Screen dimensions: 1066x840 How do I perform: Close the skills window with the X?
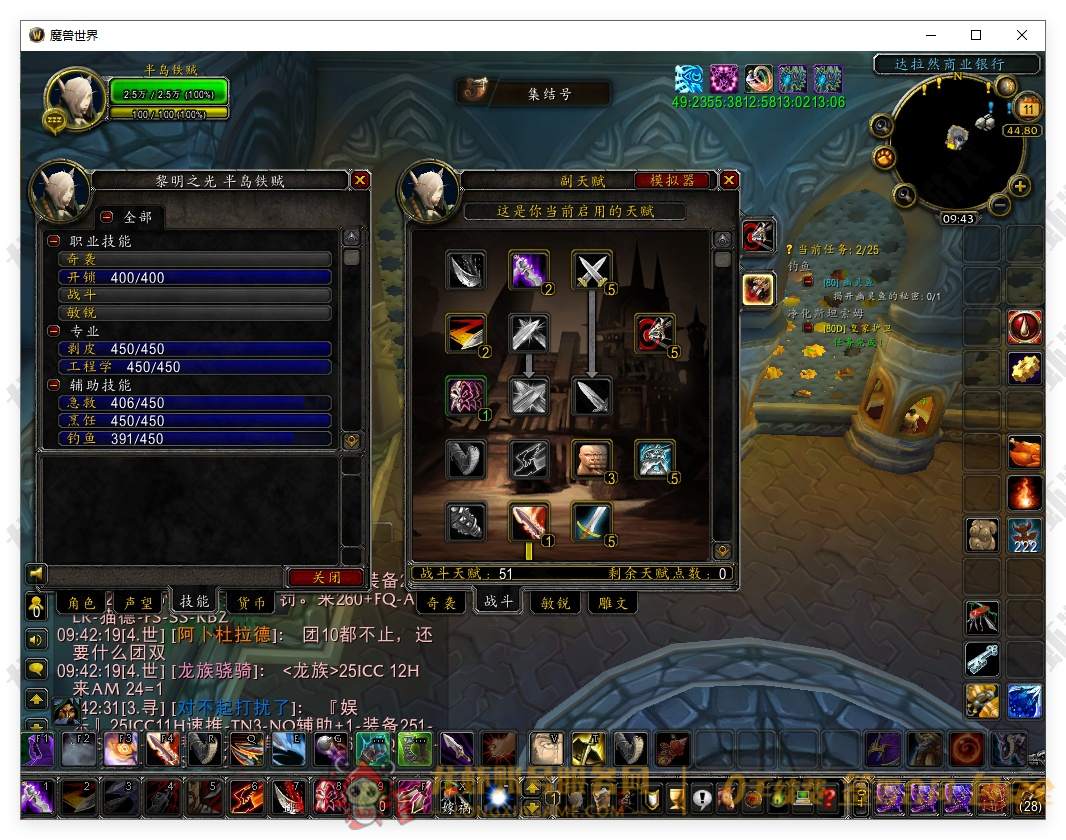click(360, 180)
